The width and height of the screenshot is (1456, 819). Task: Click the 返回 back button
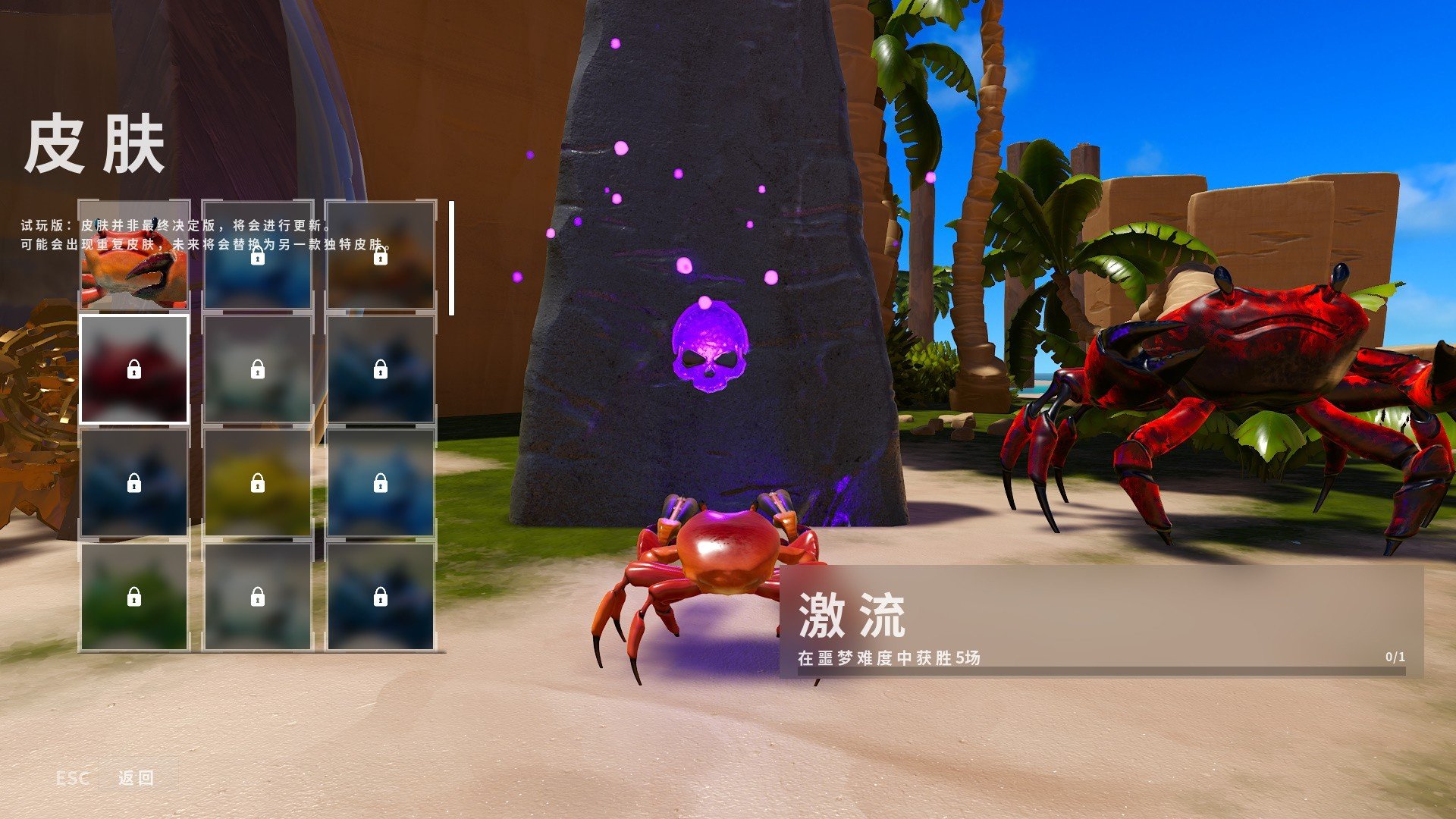click(x=136, y=777)
